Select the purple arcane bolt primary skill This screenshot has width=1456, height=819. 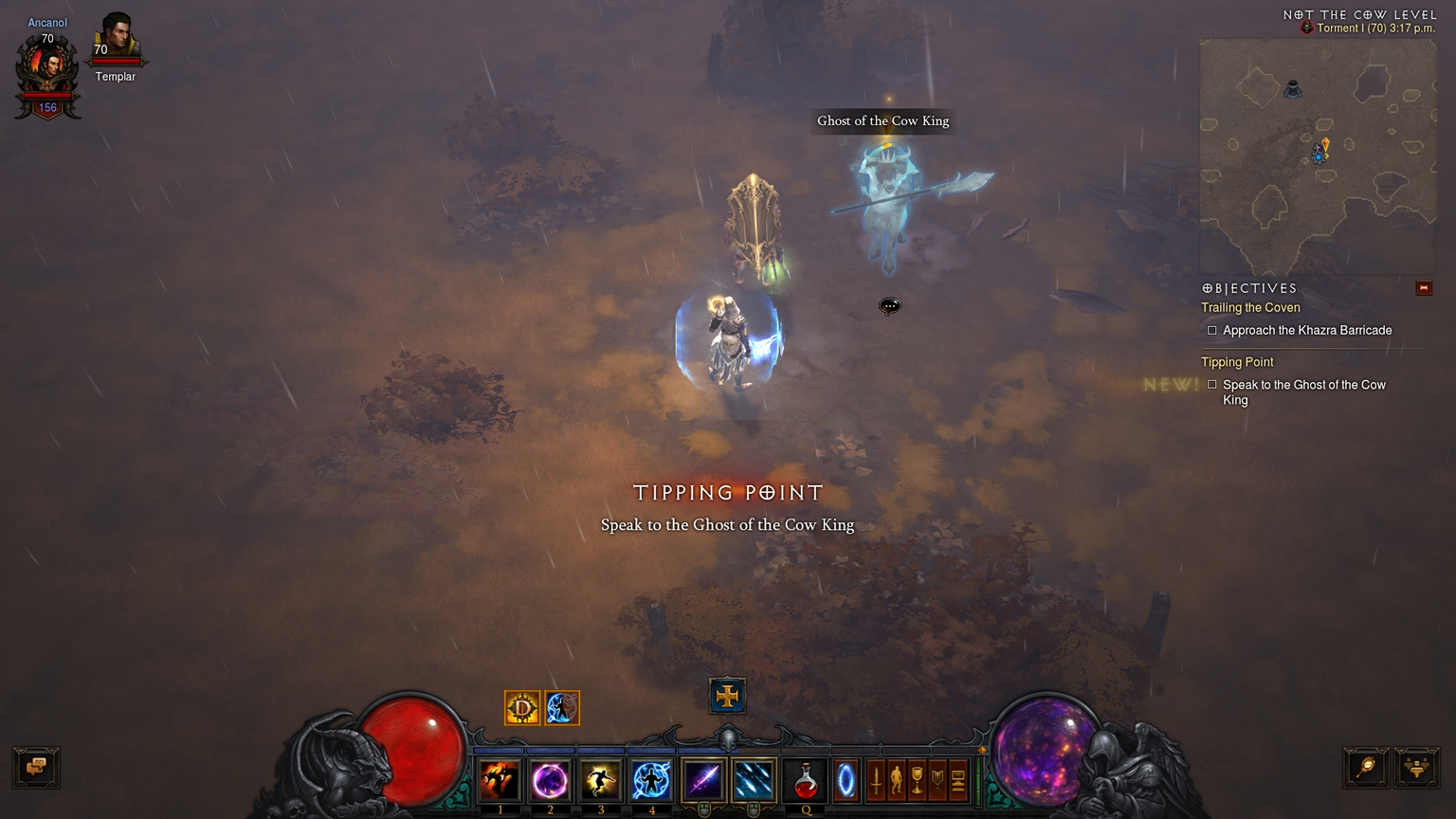702,780
